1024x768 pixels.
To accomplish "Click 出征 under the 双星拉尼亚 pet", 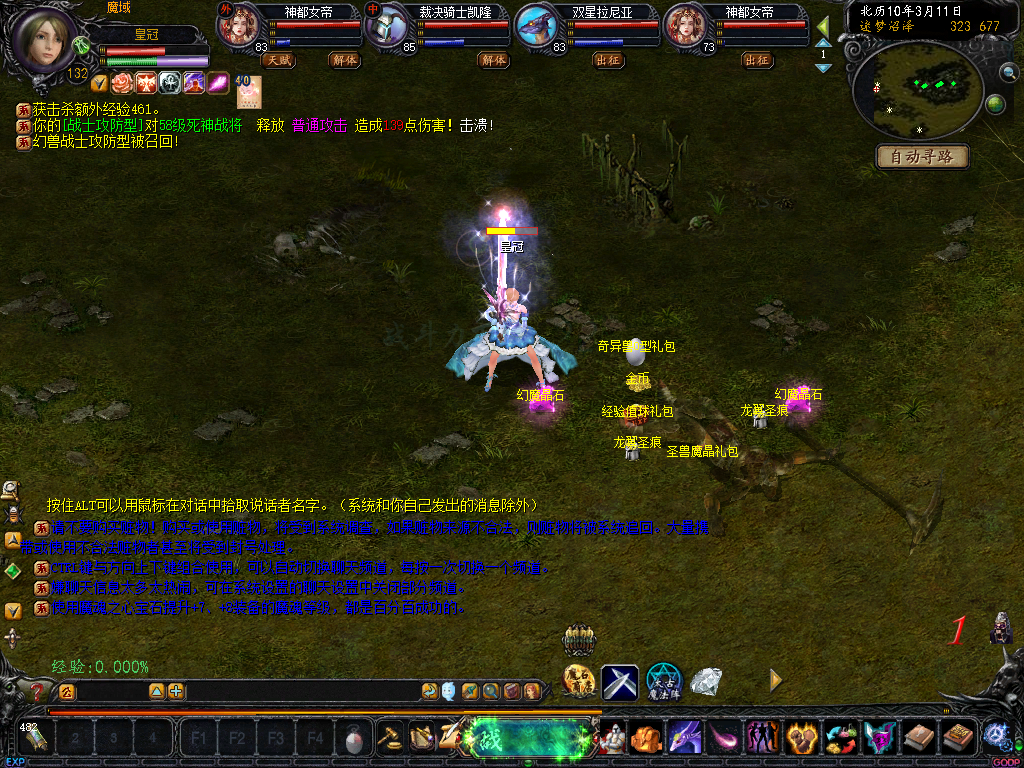I will coord(607,60).
